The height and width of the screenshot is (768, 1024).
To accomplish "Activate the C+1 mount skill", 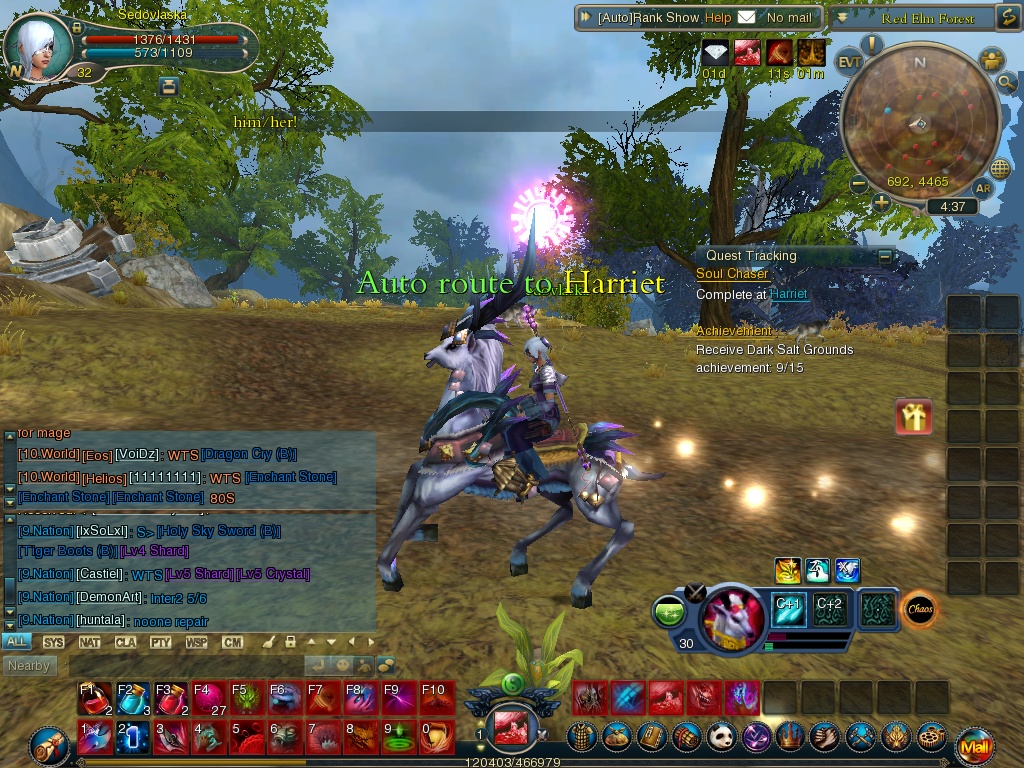I will click(788, 609).
